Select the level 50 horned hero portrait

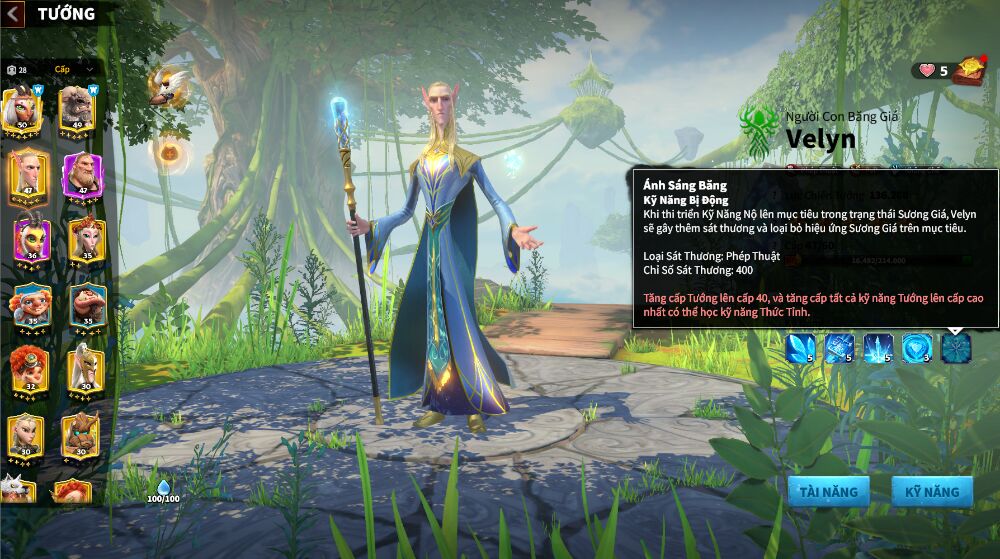point(22,110)
